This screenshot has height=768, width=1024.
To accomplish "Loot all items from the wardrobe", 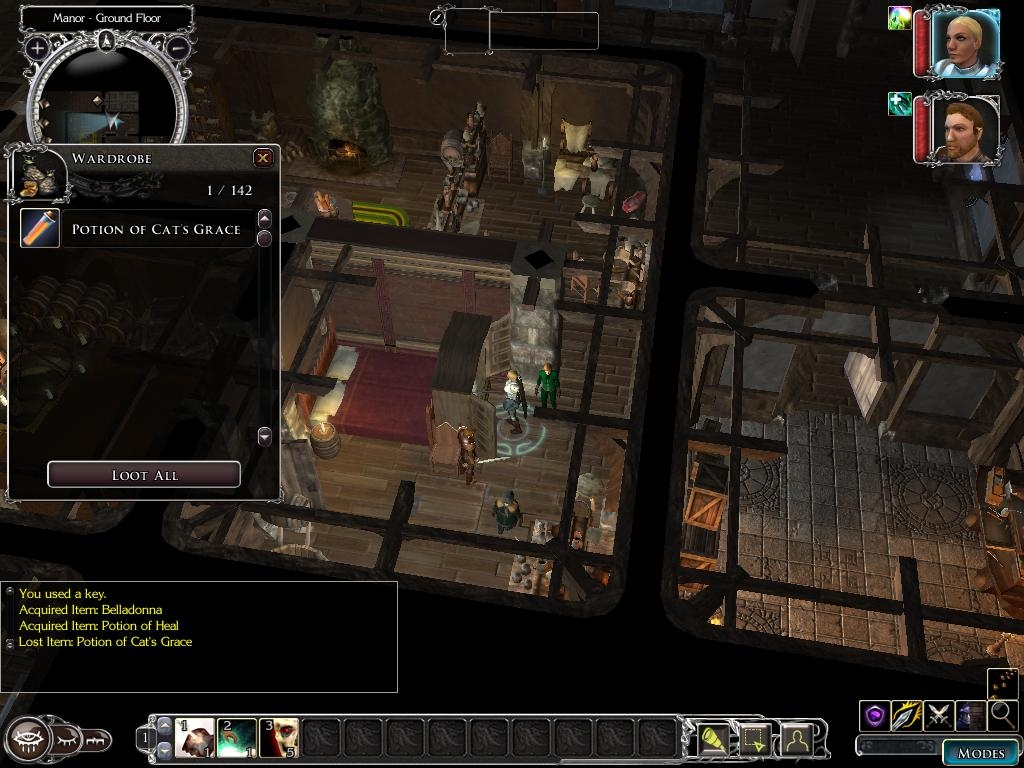I will click(x=144, y=475).
